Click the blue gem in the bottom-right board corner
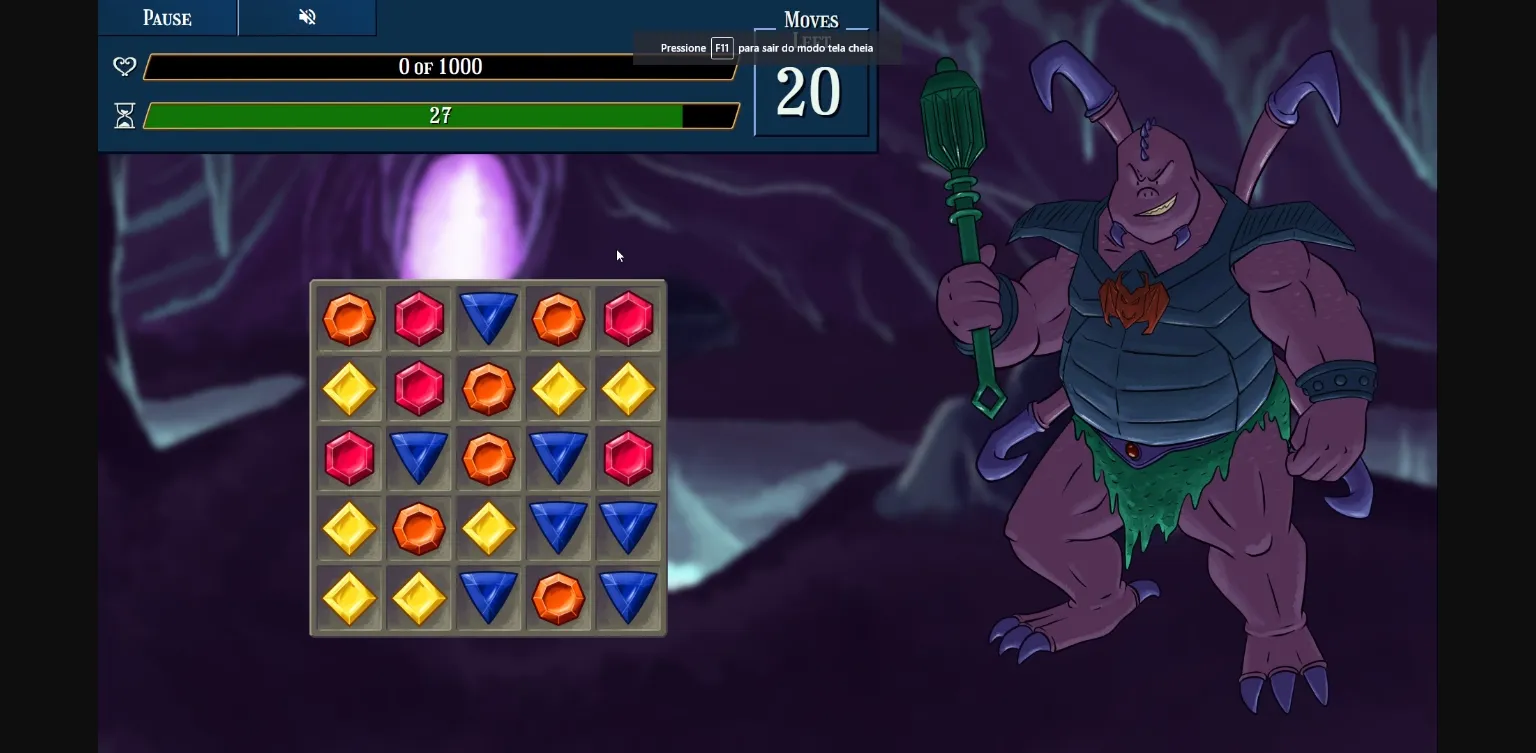Image resolution: width=1536 pixels, height=753 pixels. [629, 598]
